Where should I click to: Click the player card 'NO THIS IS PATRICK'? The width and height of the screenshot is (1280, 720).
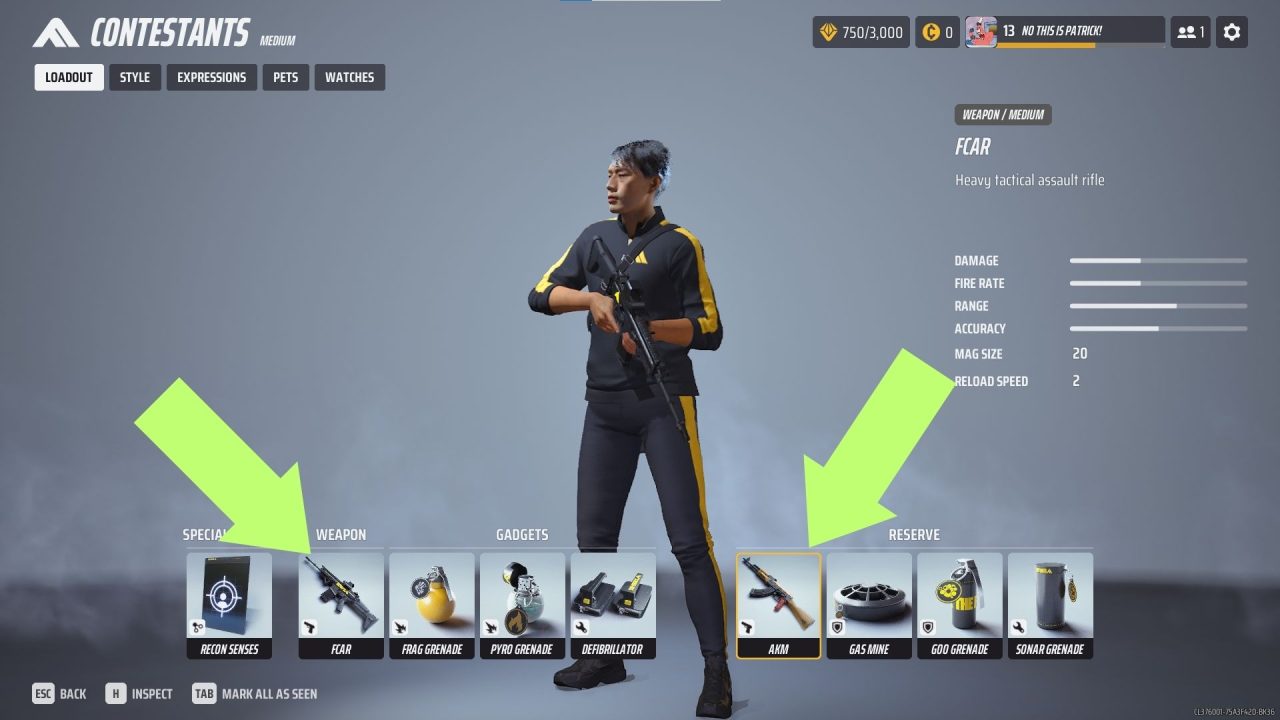(1063, 31)
